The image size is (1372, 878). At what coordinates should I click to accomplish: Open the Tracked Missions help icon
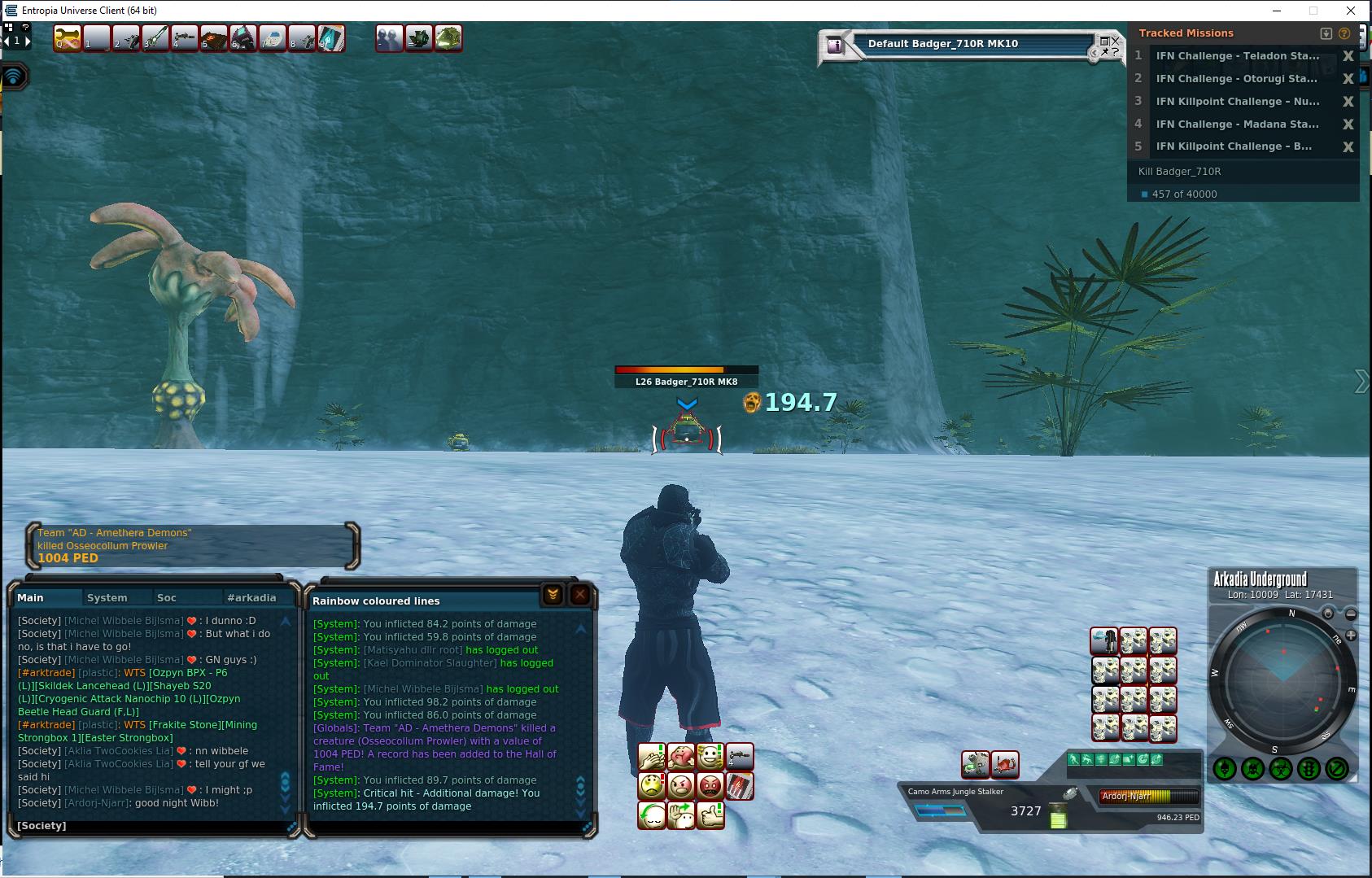coord(1344,33)
